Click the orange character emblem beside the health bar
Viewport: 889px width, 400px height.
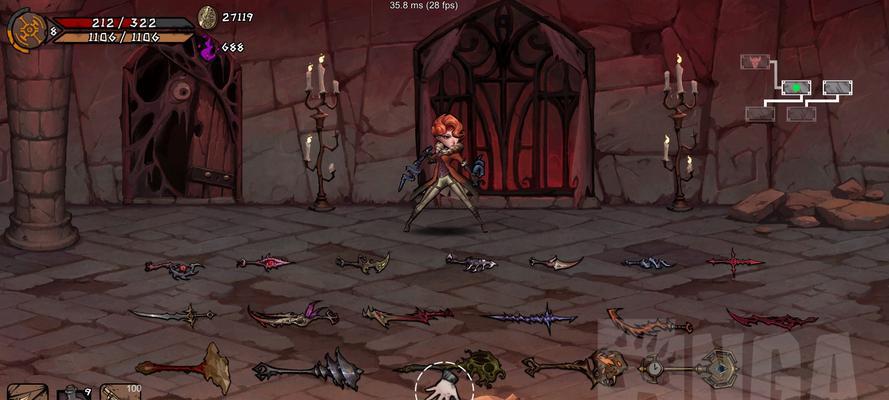pyautogui.click(x=25, y=29)
